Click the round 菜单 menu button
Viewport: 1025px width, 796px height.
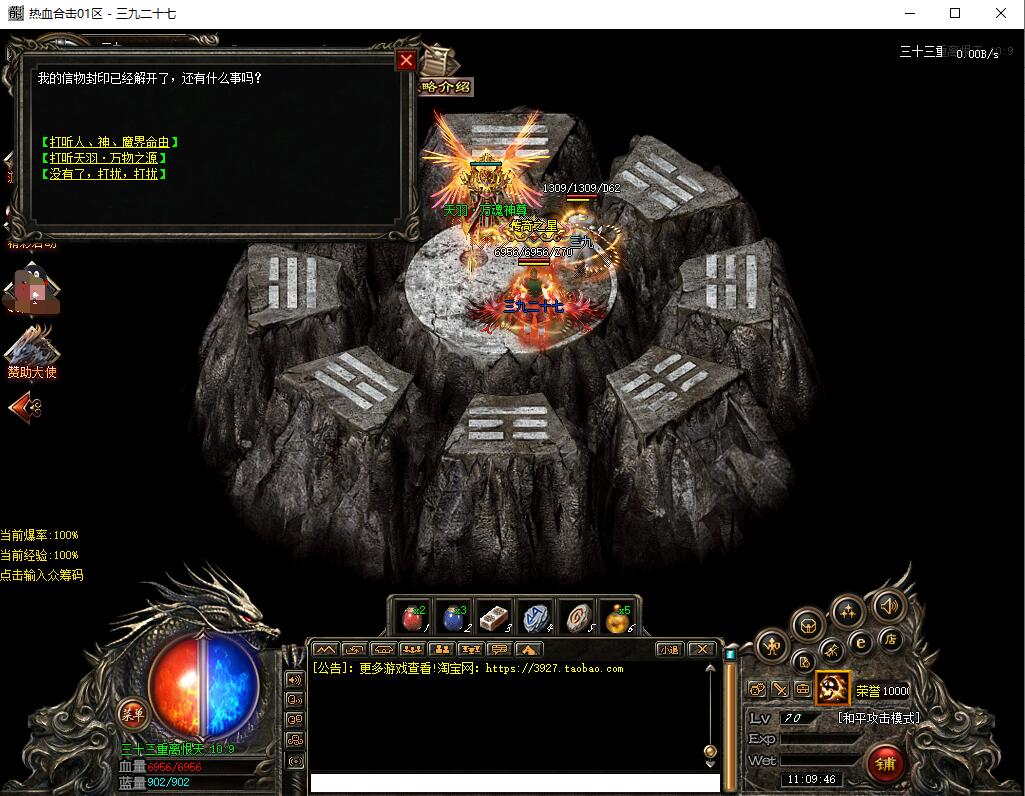click(x=132, y=714)
